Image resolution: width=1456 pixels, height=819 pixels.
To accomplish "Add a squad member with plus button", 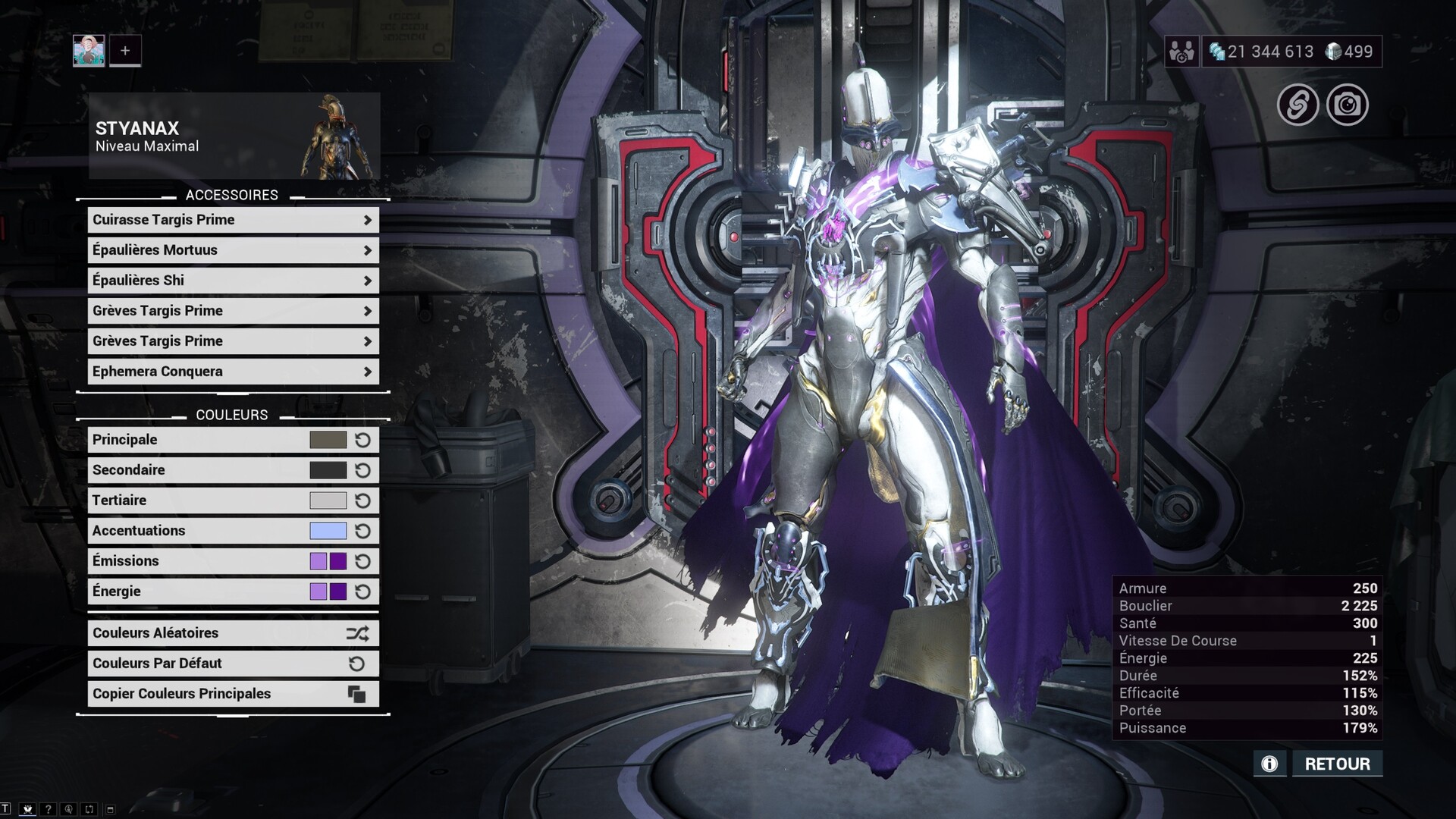I will (x=125, y=51).
